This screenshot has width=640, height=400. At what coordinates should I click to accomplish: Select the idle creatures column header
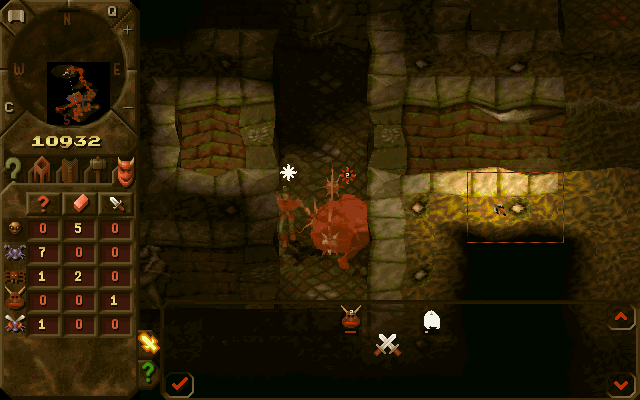coord(44,203)
